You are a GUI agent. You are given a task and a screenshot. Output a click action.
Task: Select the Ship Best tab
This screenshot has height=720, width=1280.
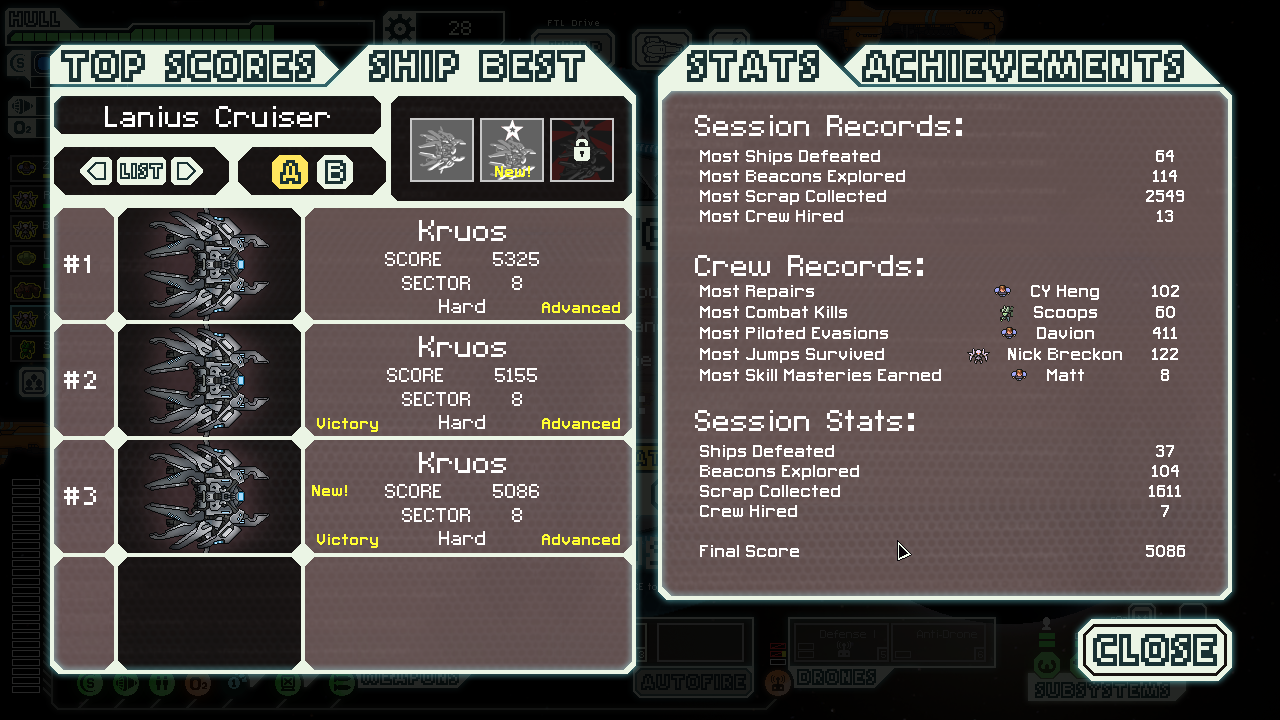click(x=476, y=67)
